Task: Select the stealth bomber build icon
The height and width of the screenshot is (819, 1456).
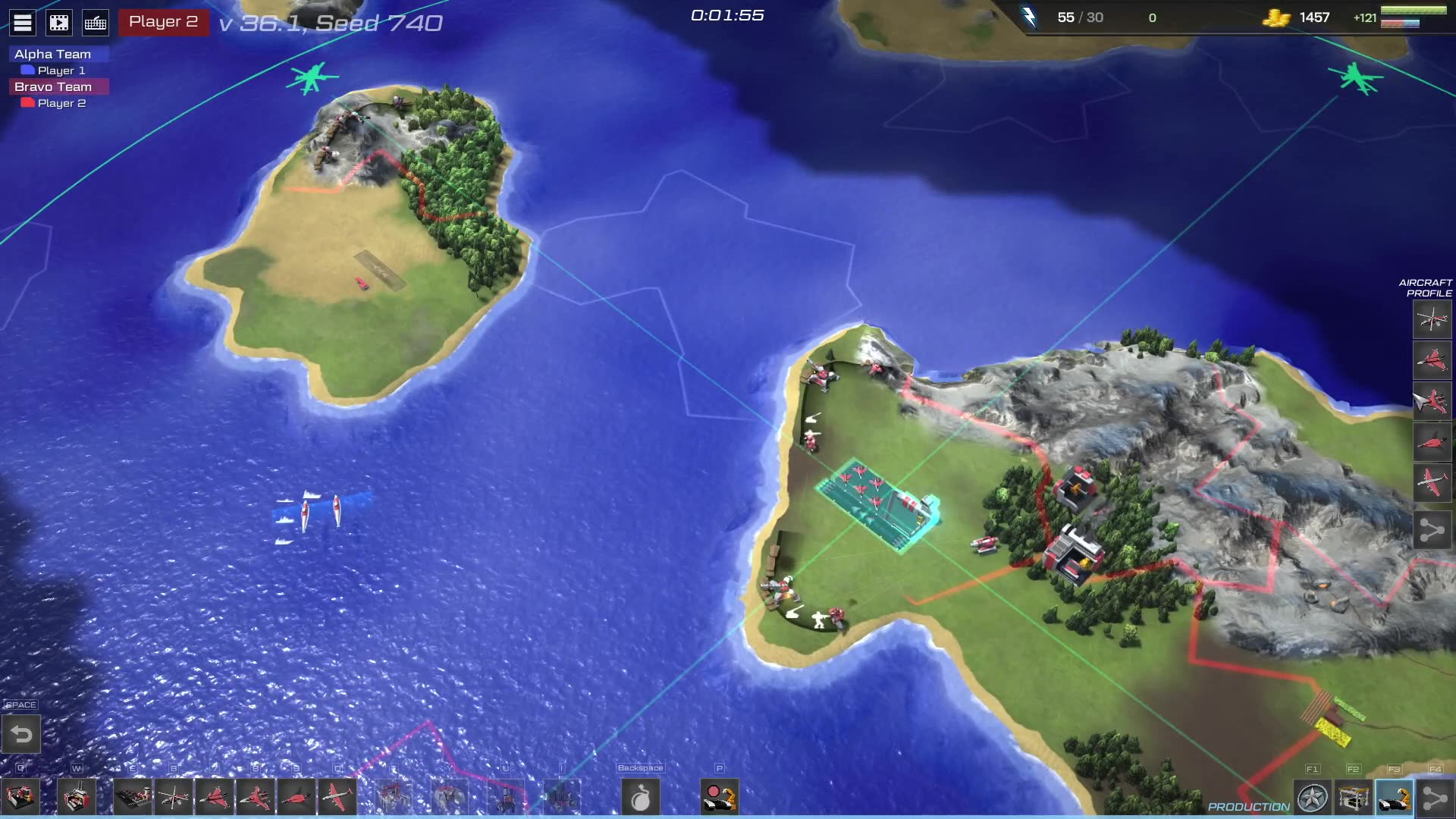Action: tap(296, 798)
